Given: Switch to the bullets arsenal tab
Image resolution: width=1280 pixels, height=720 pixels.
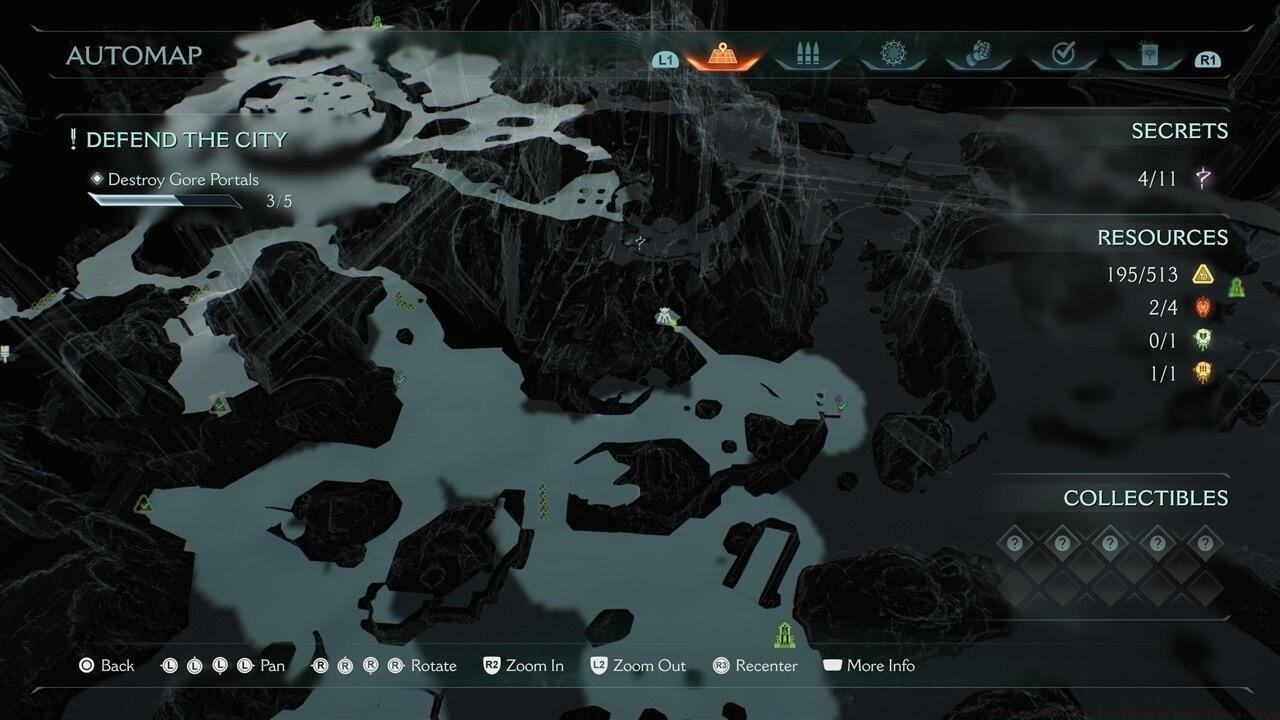Looking at the screenshot, I should [x=806, y=55].
